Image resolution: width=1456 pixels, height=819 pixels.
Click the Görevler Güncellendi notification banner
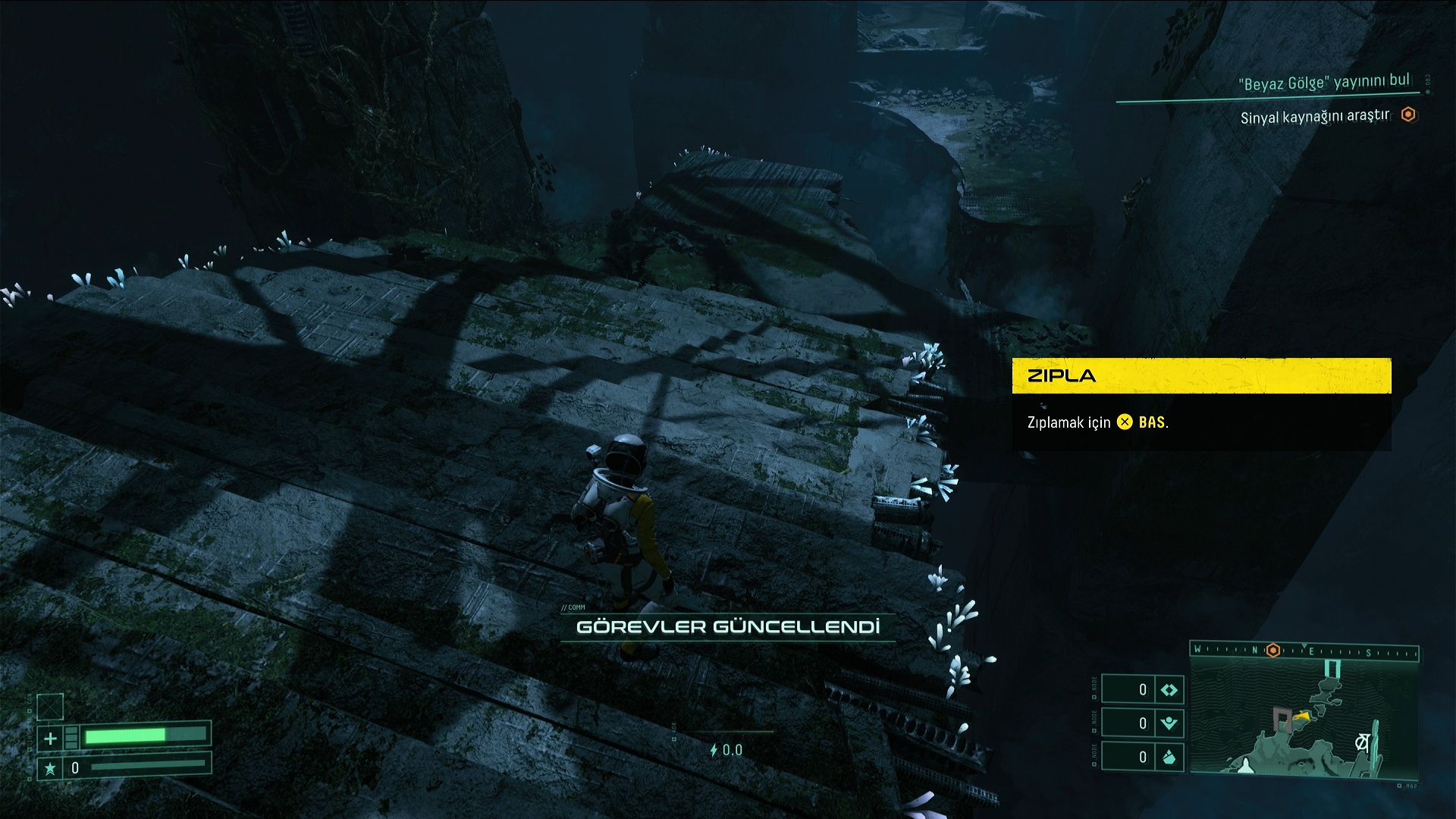pyautogui.click(x=728, y=627)
